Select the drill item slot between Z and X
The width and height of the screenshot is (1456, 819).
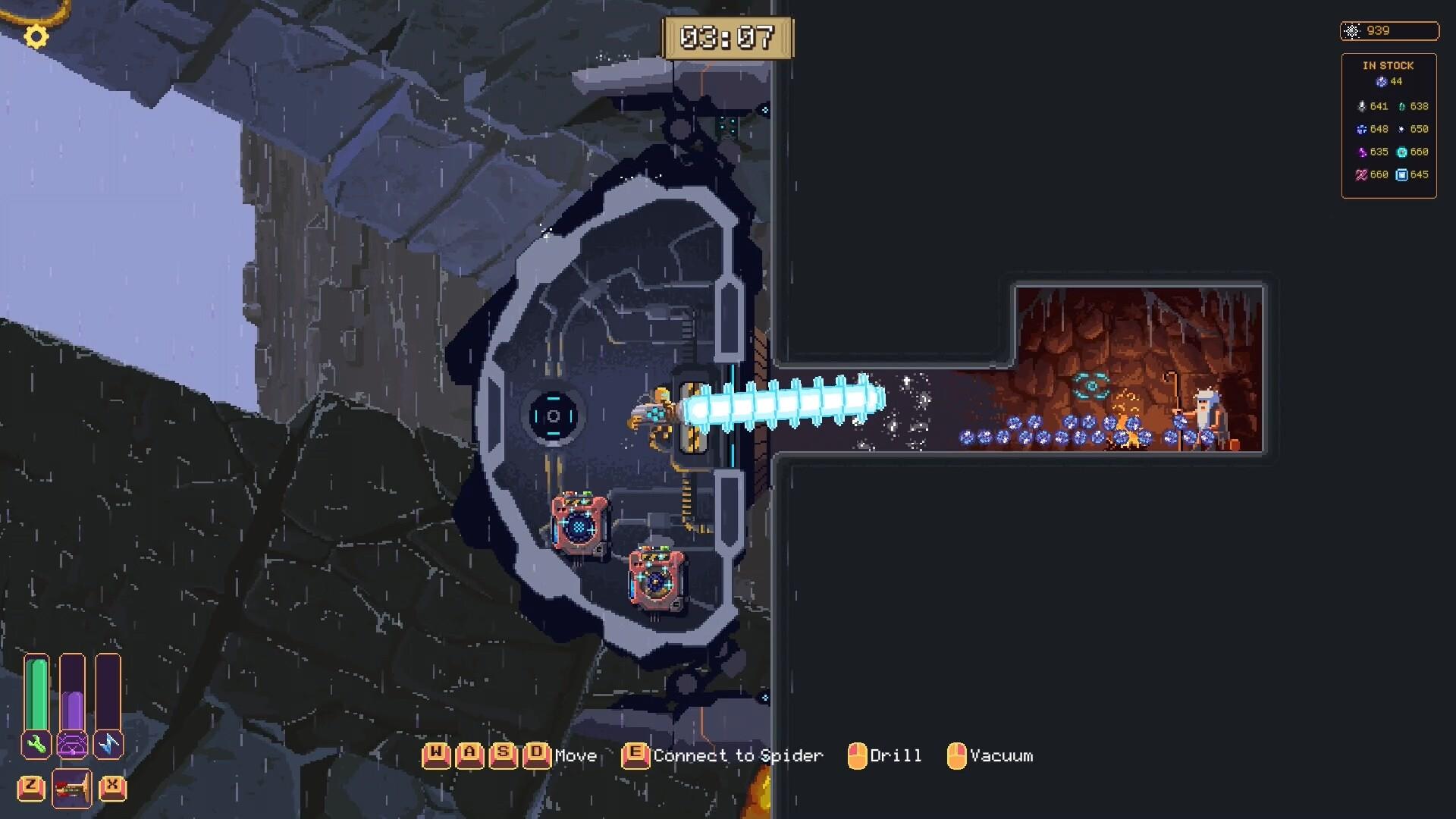72,787
